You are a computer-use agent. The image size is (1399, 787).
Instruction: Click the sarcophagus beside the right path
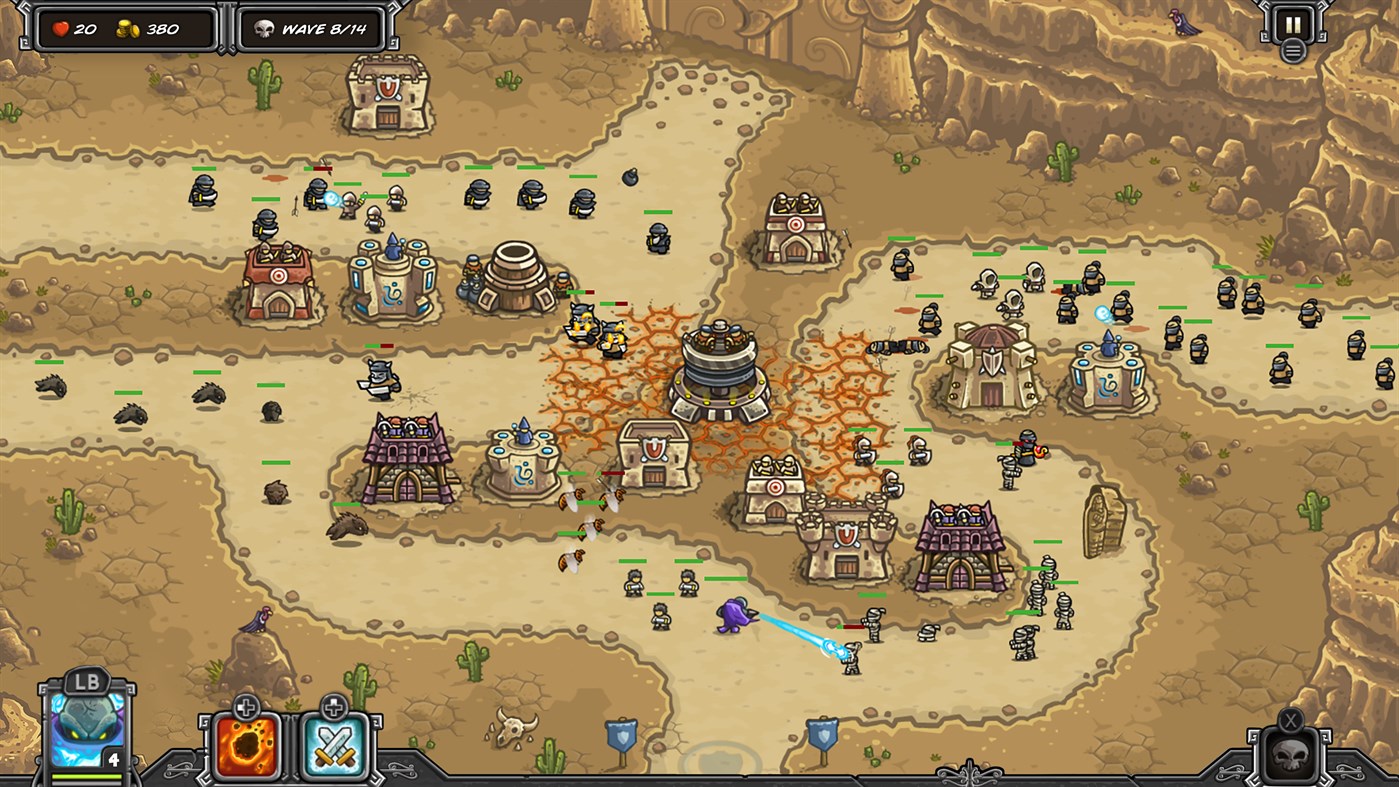pos(1101,520)
